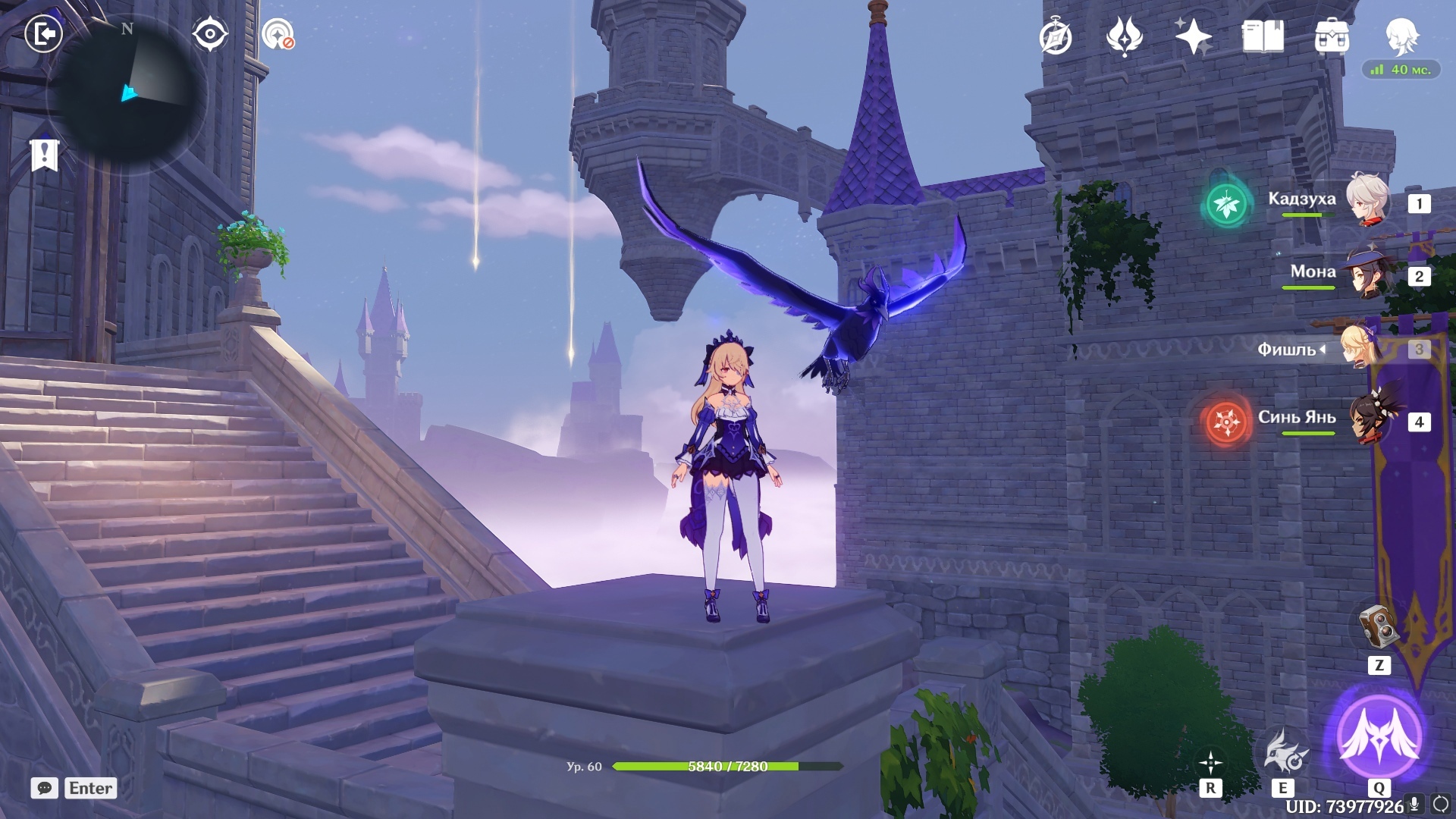1456x819 pixels.
Task: Open the Paimon menu head icon
Action: 1401,35
